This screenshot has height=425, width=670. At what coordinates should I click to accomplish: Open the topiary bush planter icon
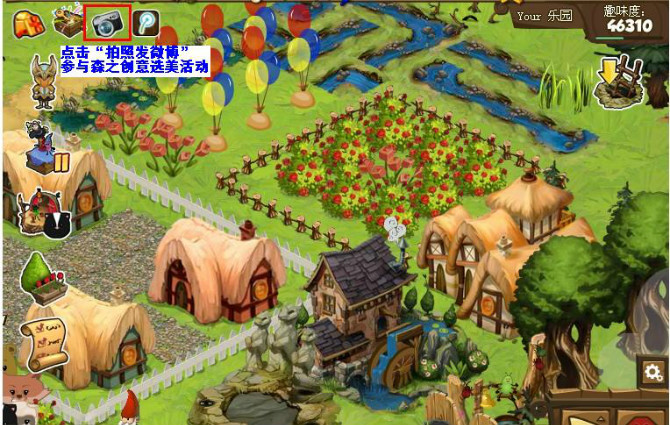[x=42, y=277]
